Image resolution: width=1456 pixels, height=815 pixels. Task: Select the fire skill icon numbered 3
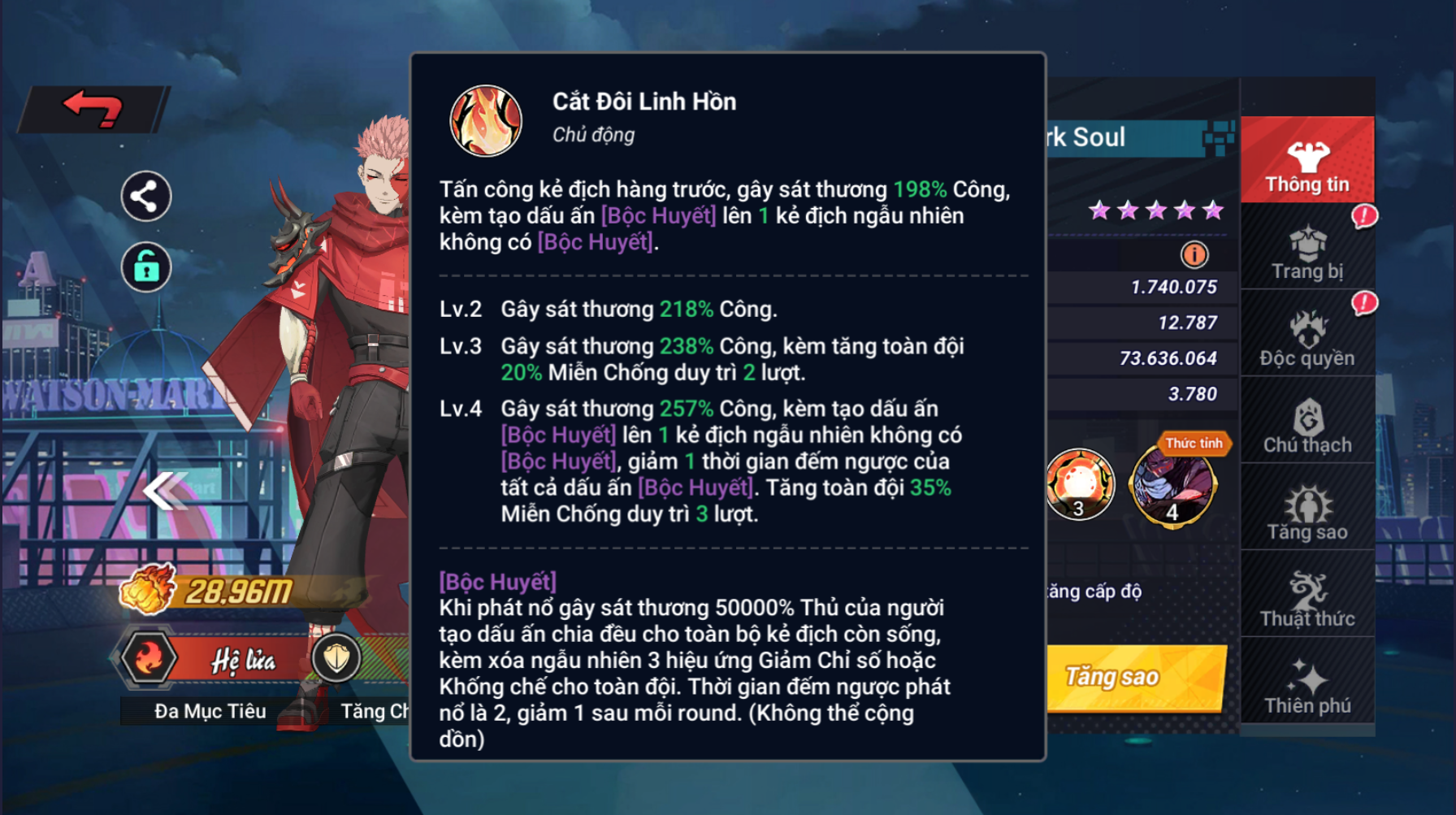[x=1080, y=485]
